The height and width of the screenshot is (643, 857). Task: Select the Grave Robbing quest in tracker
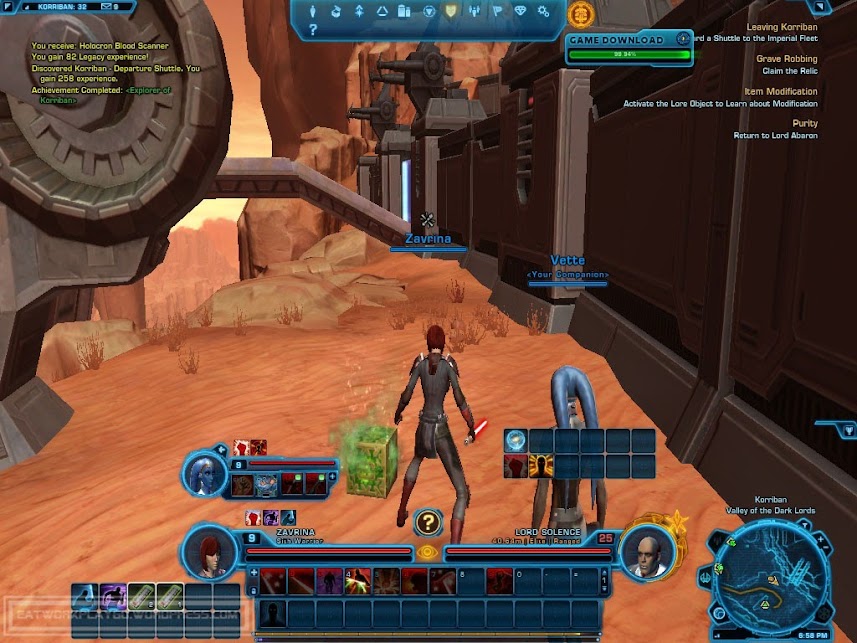787,59
